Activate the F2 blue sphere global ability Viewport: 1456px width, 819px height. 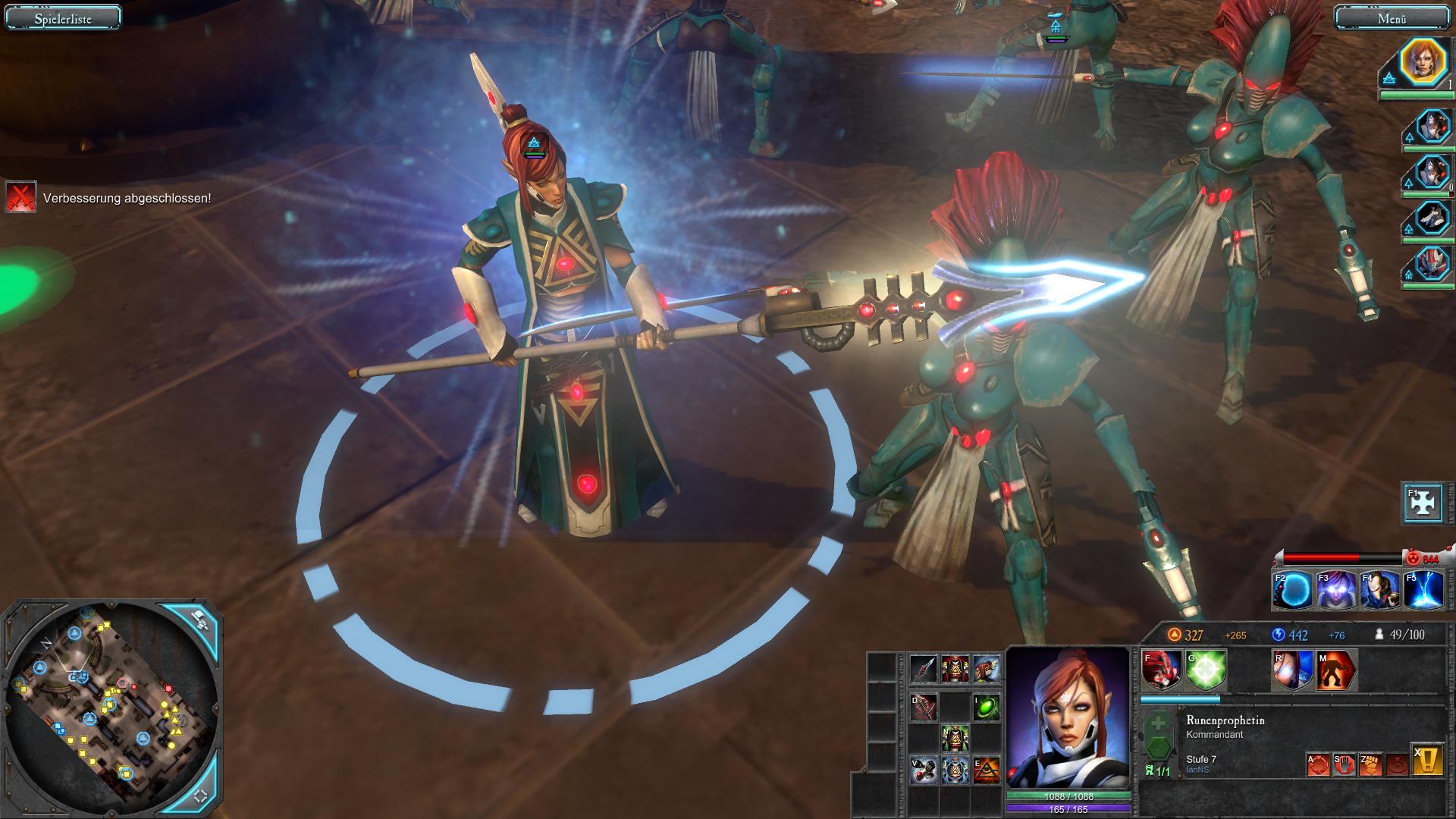[1294, 591]
